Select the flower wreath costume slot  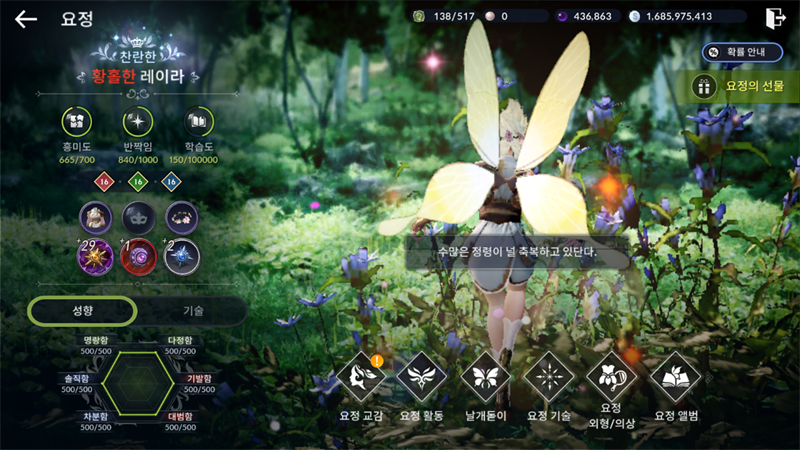(182, 217)
